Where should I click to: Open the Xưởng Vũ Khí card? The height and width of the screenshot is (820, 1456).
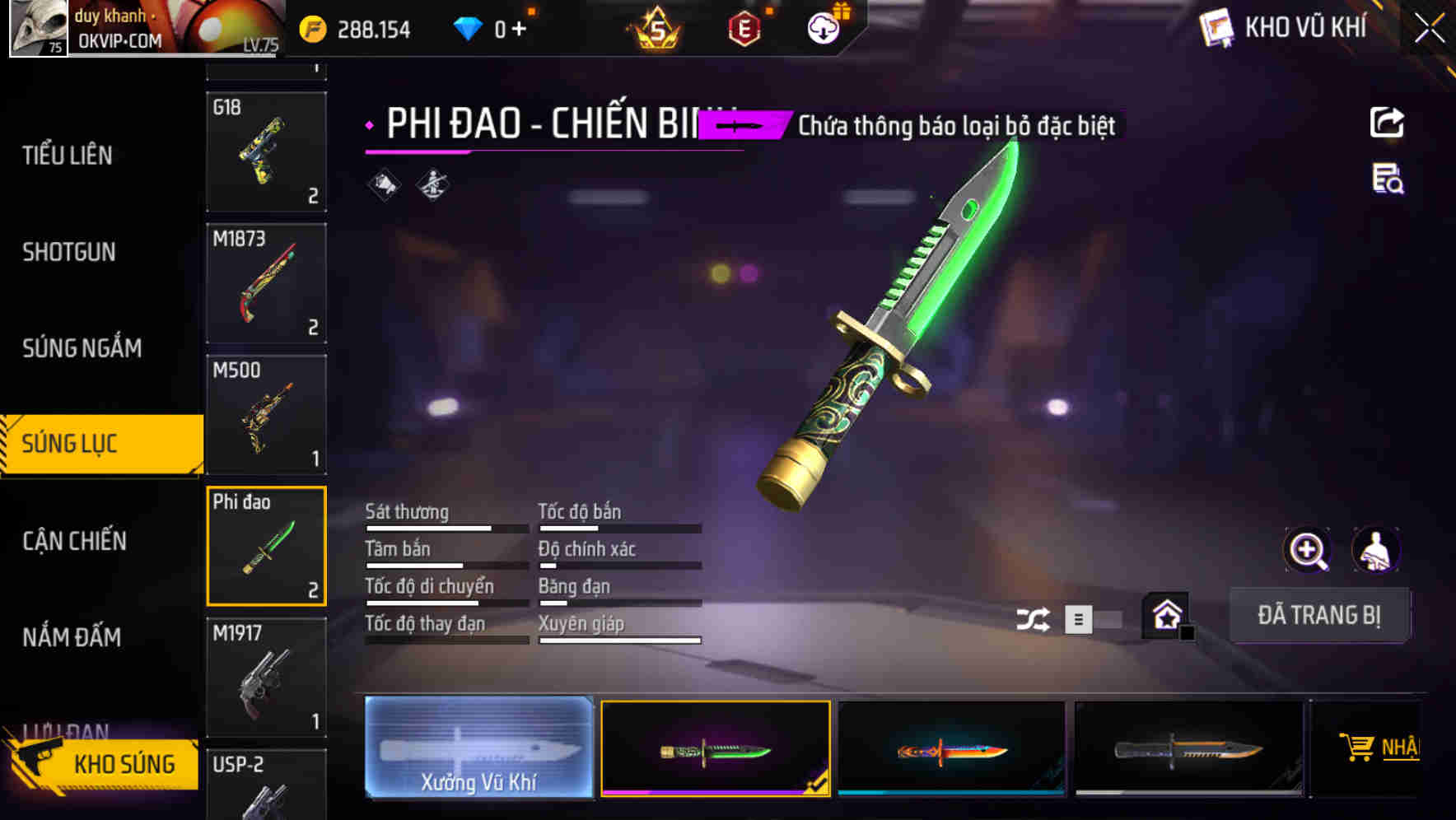(478, 748)
